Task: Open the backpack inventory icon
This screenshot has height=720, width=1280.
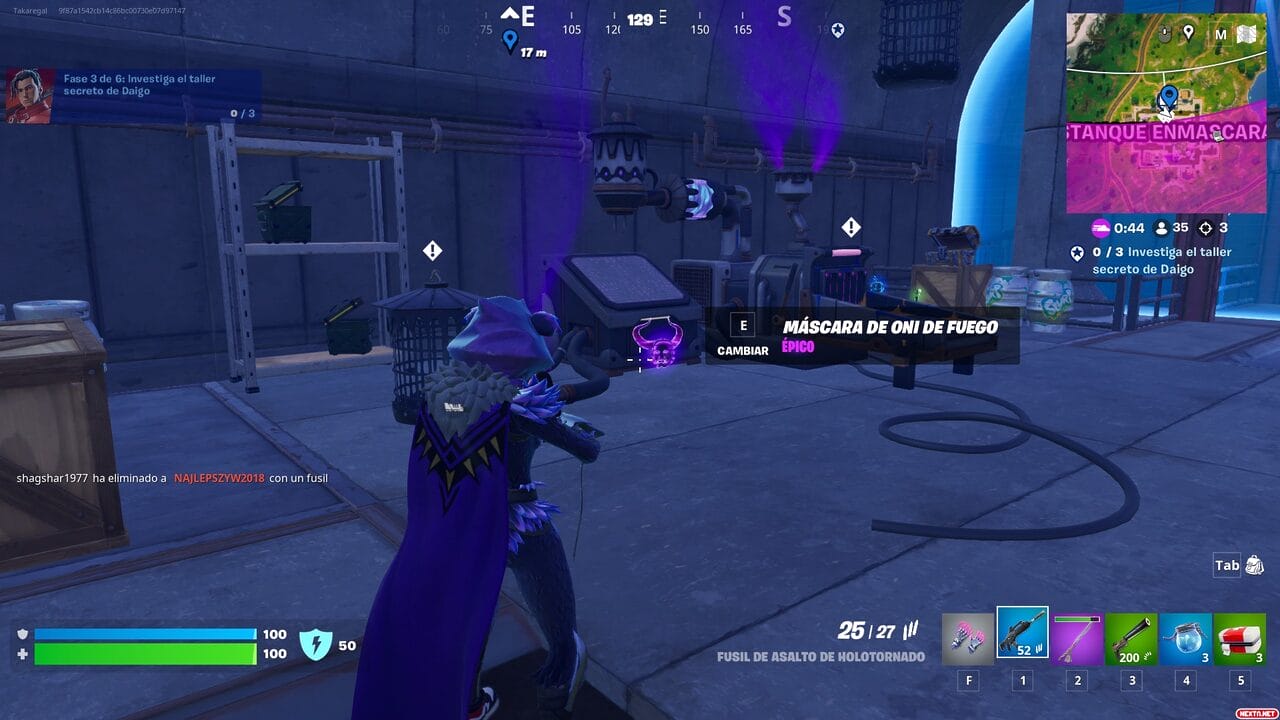Action: 1255,566
